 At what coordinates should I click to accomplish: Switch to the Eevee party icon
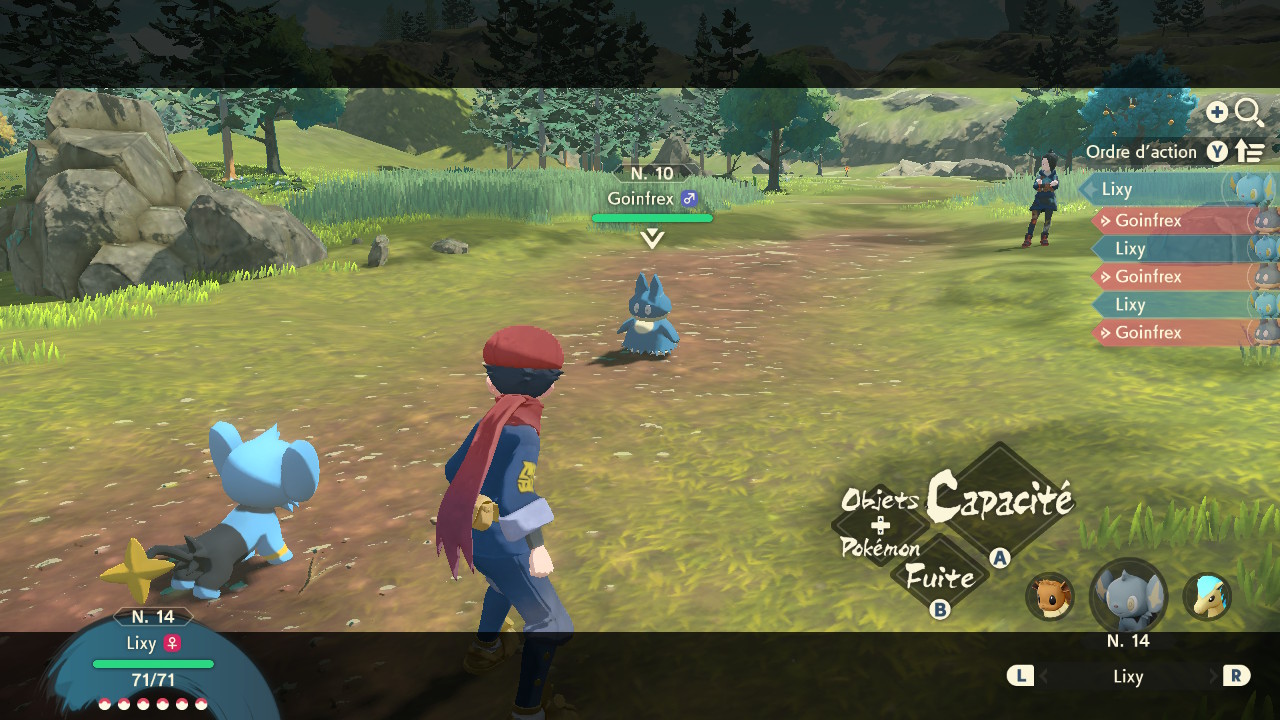1050,596
